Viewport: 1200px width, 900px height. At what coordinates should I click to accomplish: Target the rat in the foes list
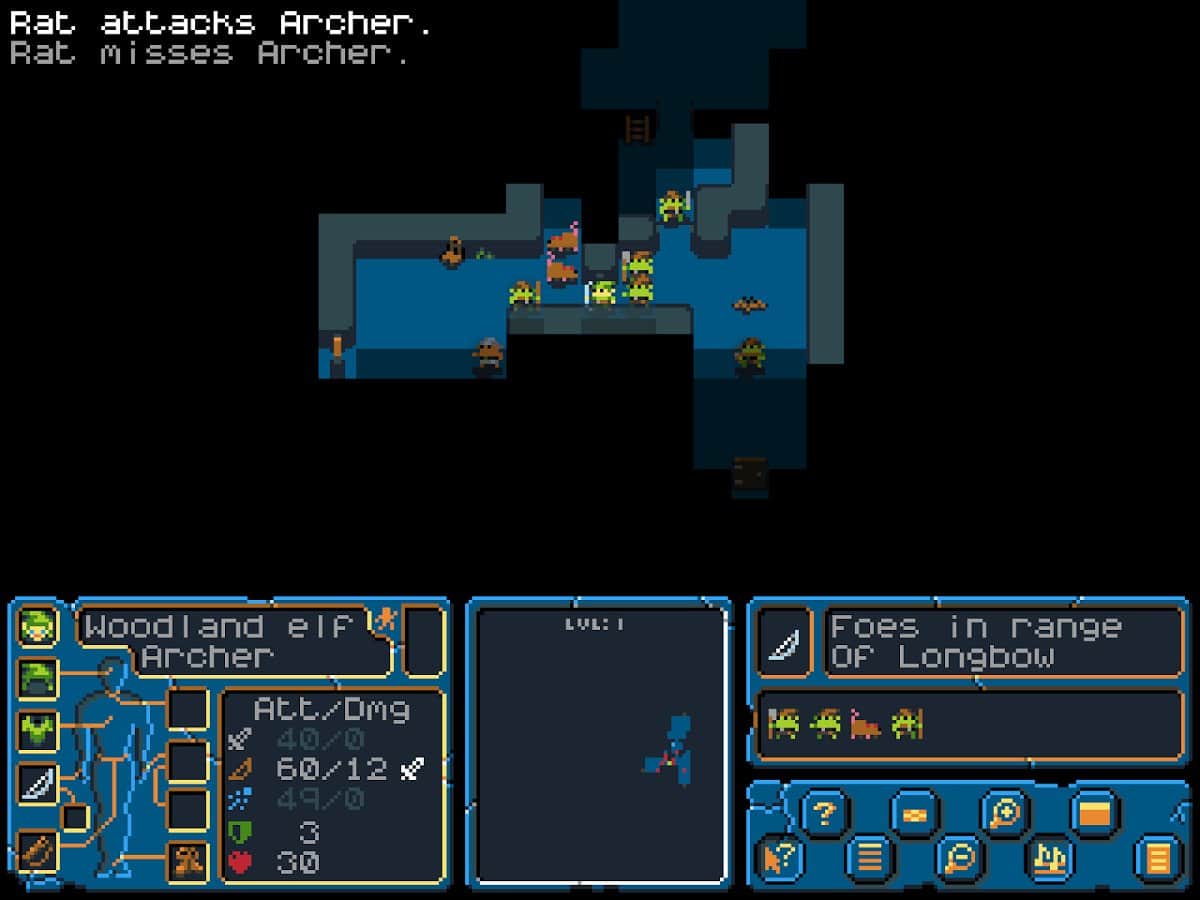point(865,723)
